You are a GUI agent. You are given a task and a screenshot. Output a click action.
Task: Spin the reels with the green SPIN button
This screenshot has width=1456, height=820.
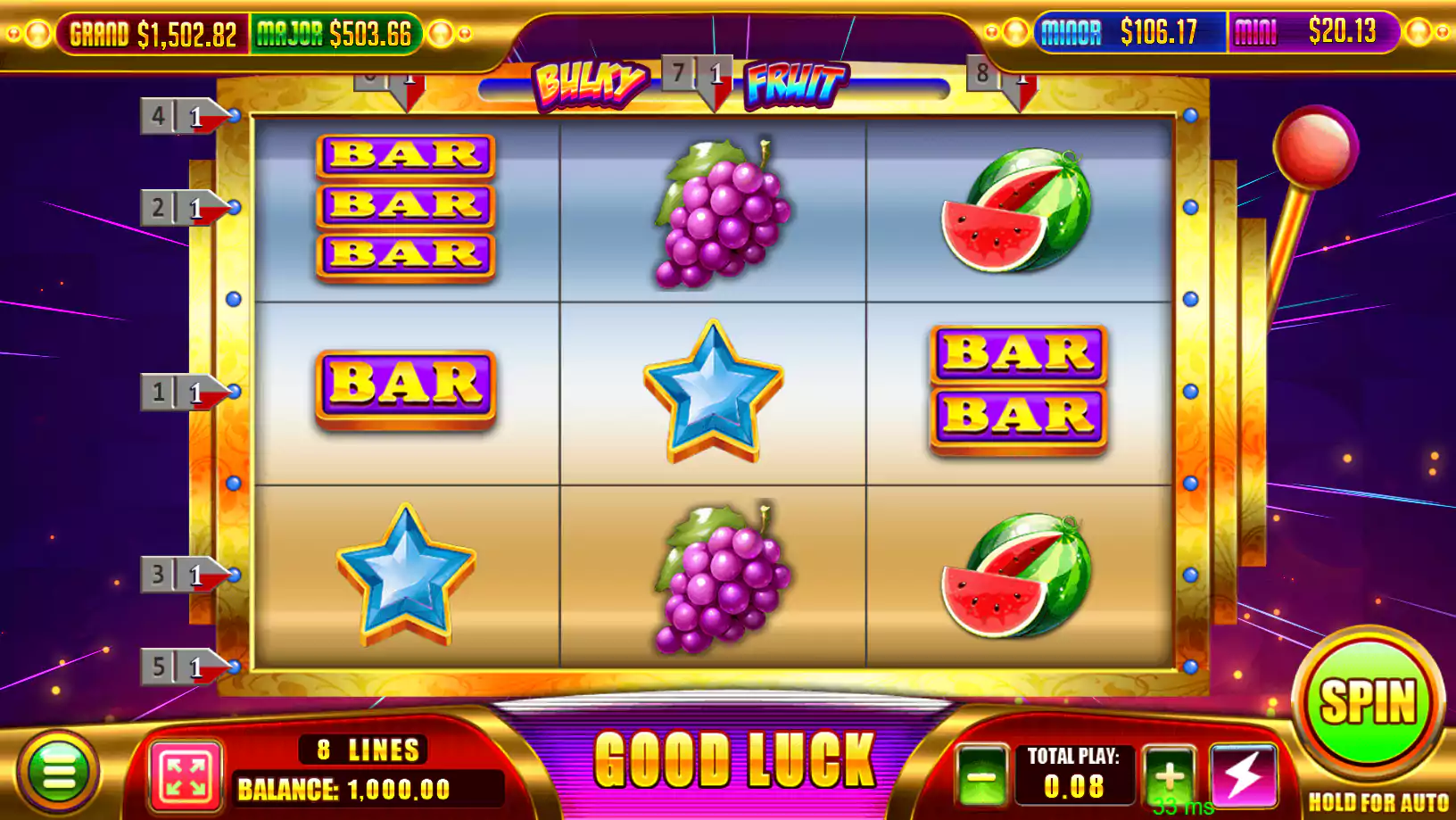pyautogui.click(x=1368, y=701)
